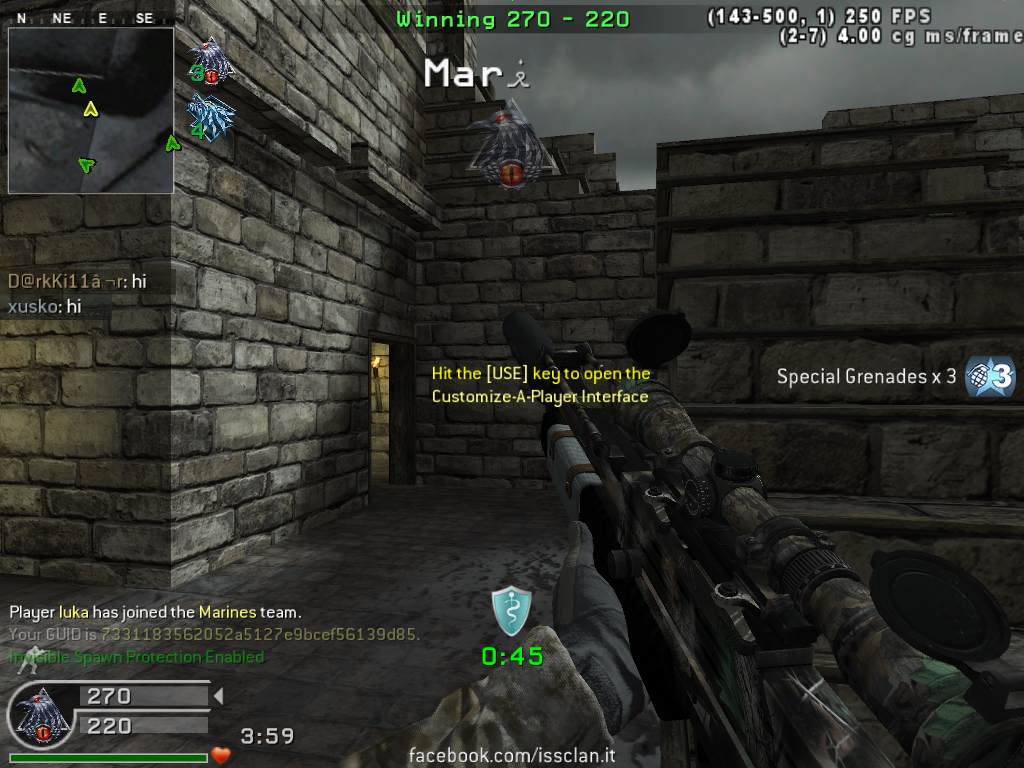Select the blue team emblem beside the minimap
Screen dimensions: 1024x768
pyautogui.click(x=210, y=117)
